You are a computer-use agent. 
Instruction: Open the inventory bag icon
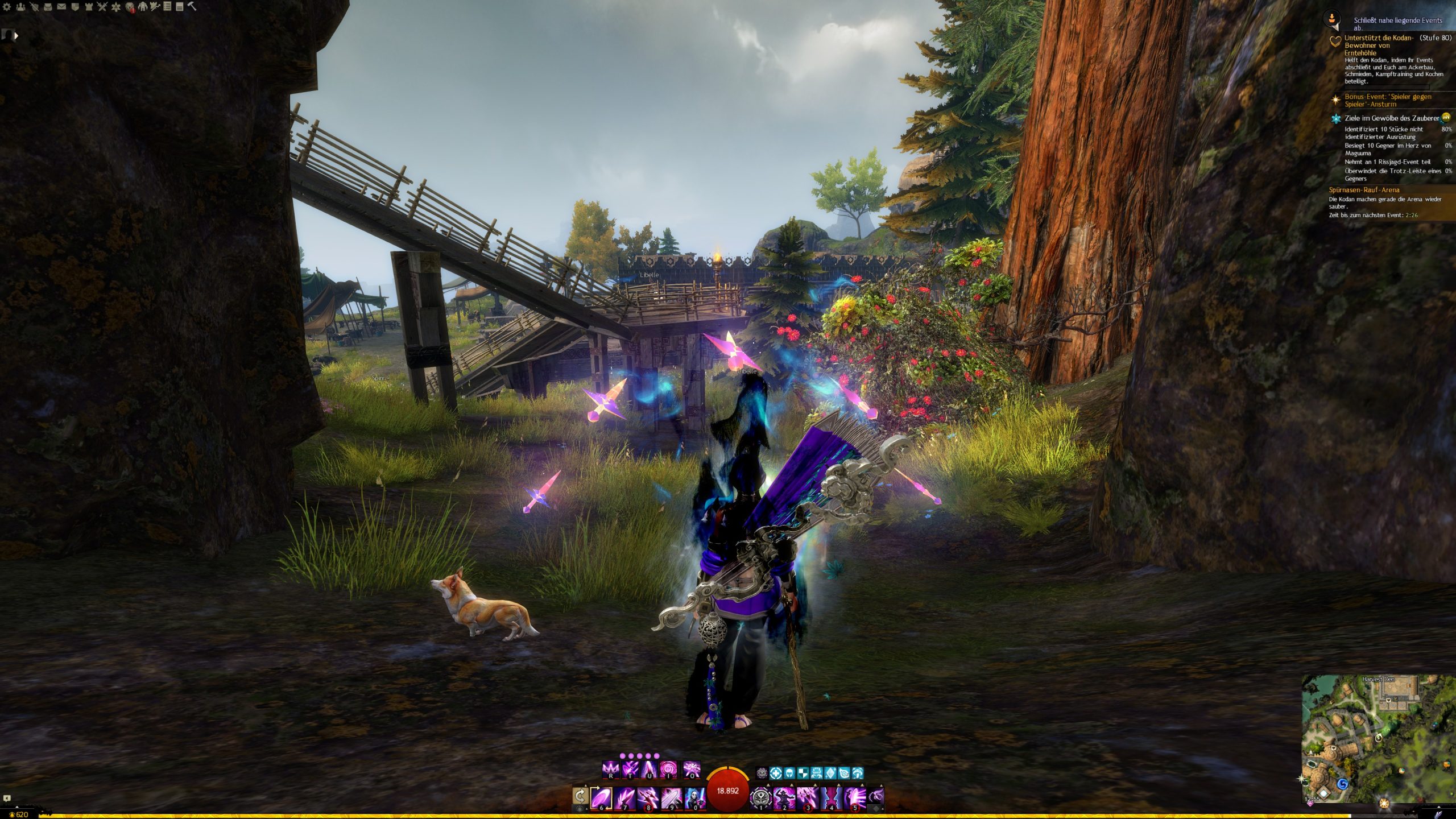[48, 7]
